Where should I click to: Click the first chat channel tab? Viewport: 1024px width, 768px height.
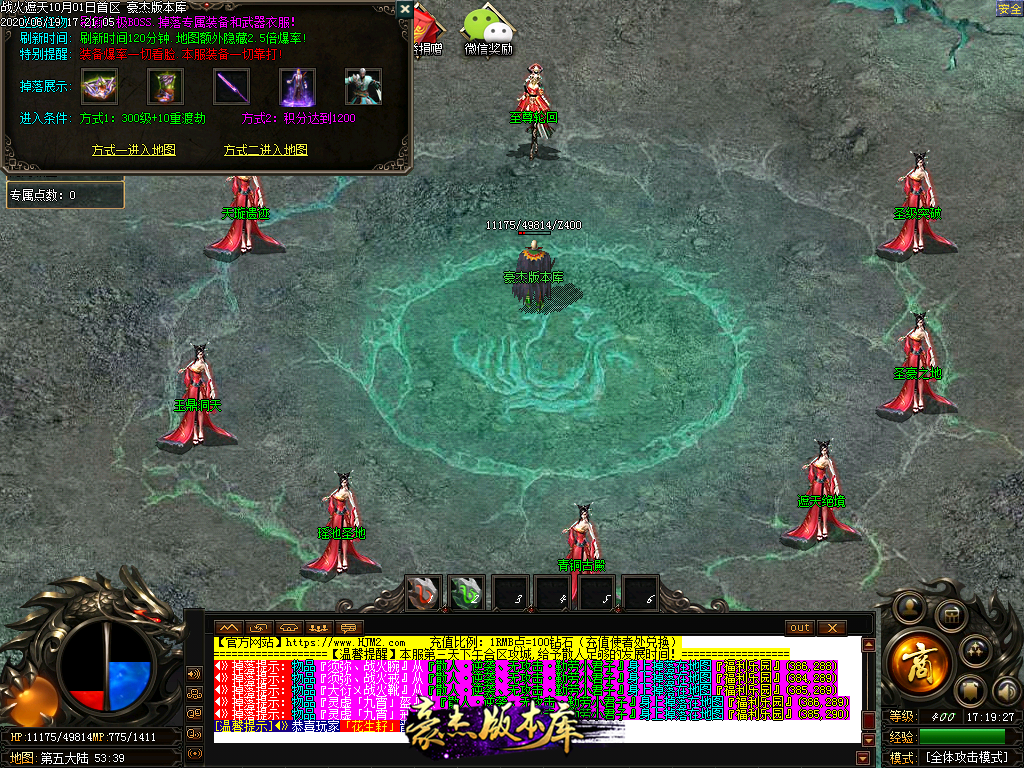(x=229, y=628)
